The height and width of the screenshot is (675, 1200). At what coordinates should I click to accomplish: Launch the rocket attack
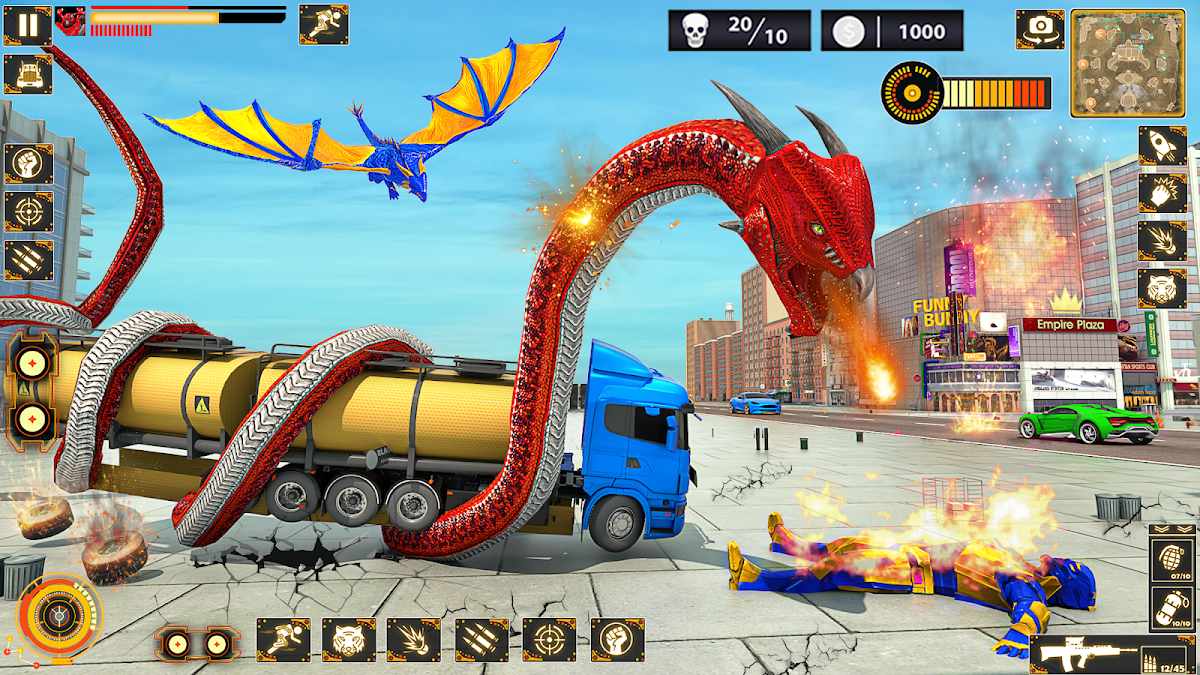point(1162,146)
